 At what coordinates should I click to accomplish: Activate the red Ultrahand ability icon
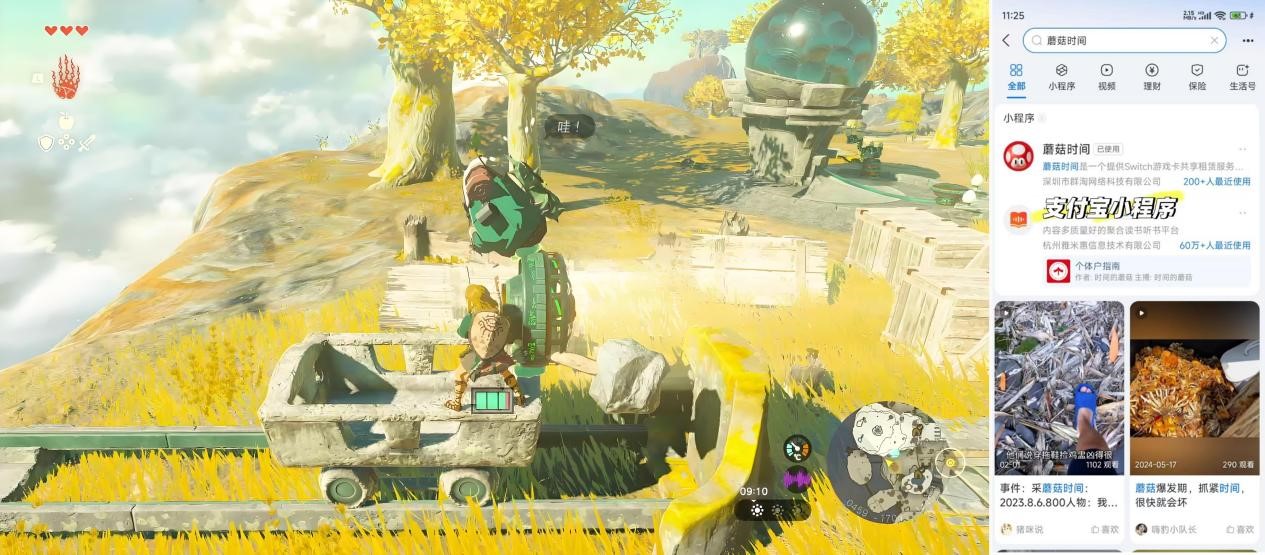point(65,77)
